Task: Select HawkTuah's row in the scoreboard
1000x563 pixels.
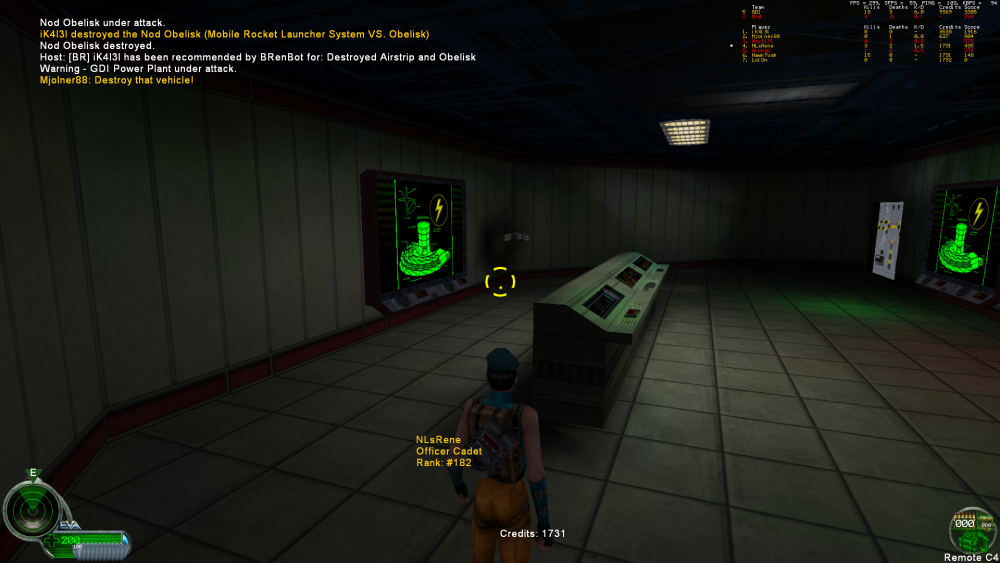Action: click(x=765, y=55)
